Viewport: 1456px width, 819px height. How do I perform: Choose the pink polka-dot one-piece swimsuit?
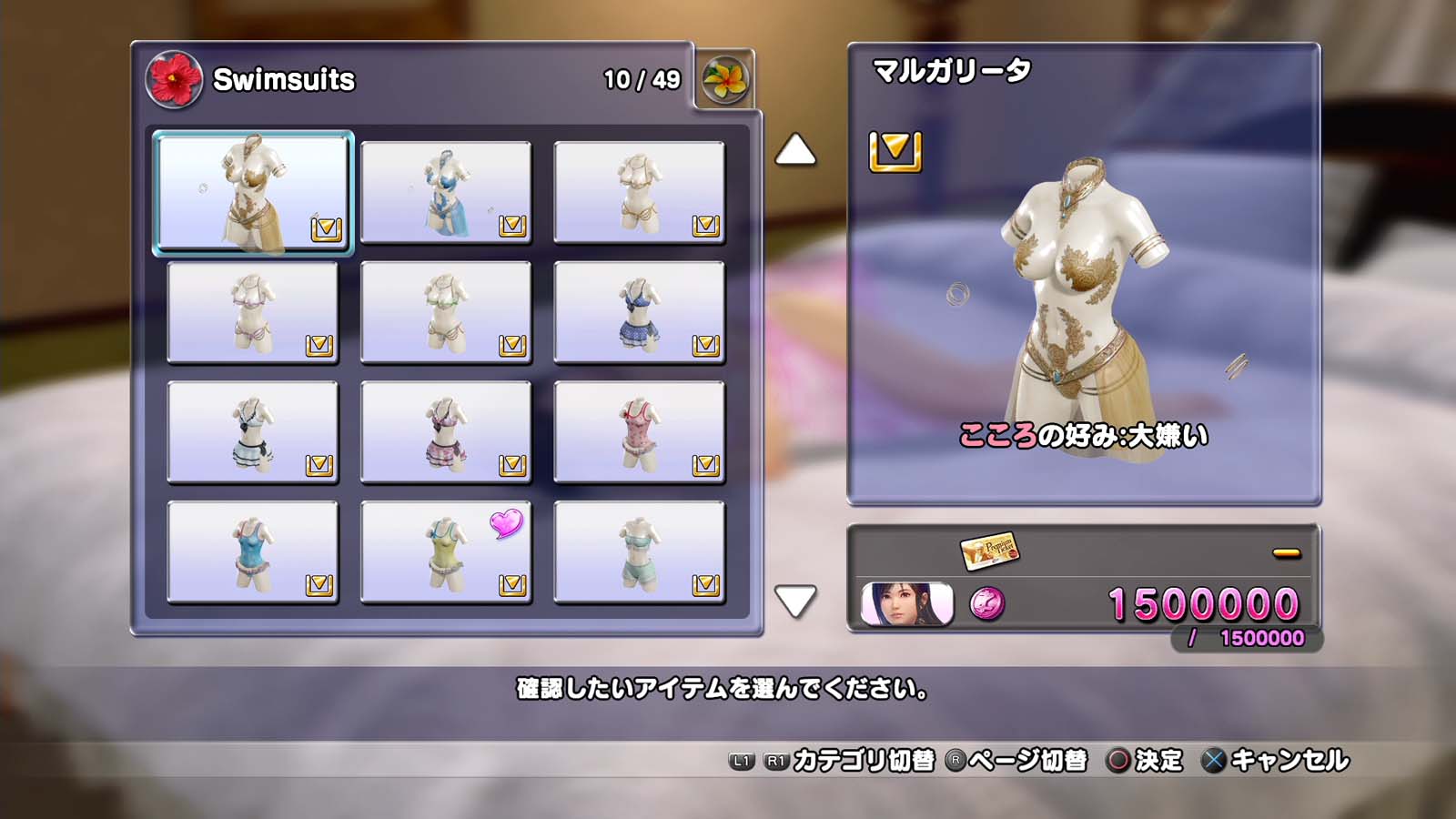pyautogui.click(x=639, y=432)
